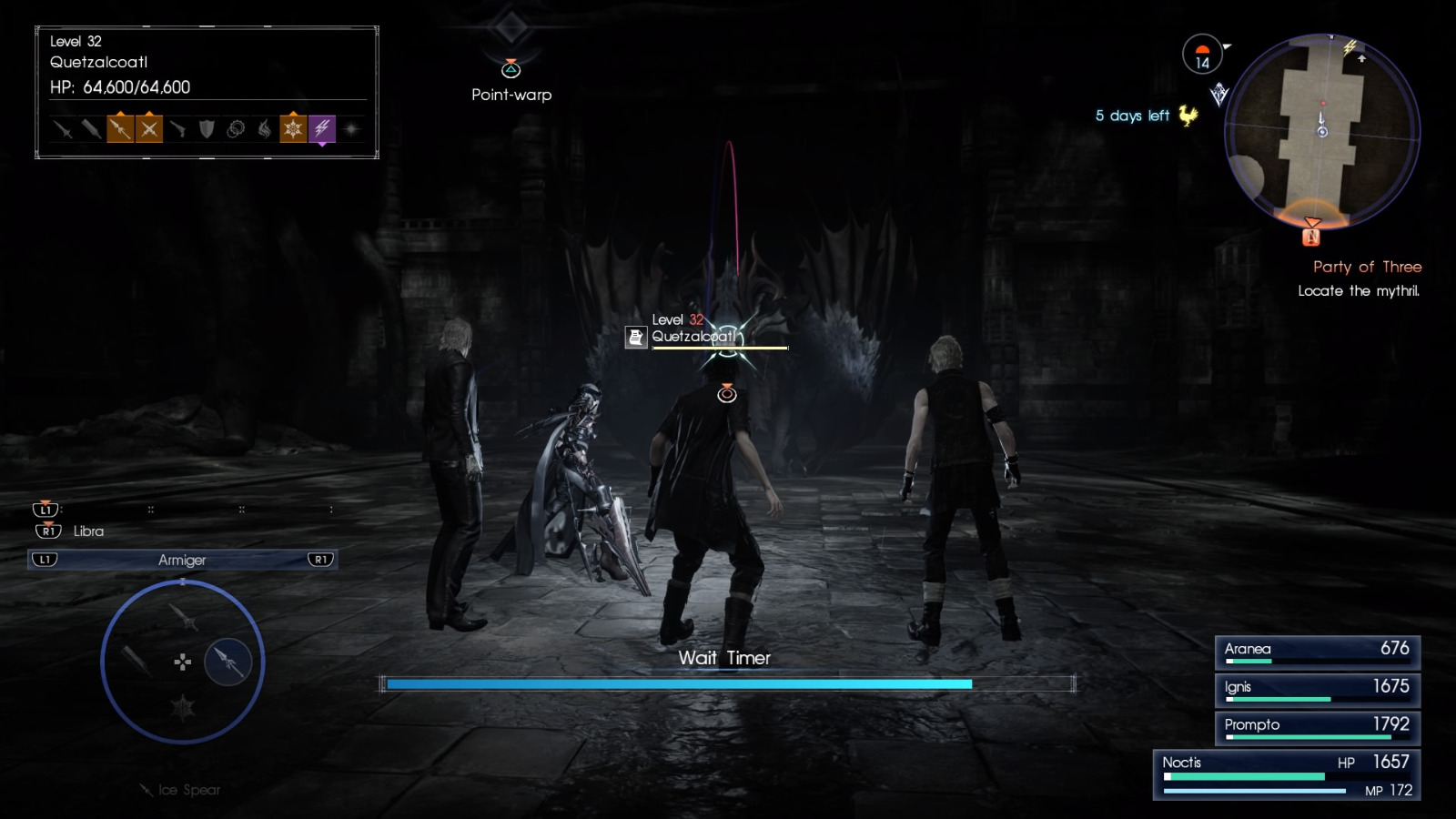Screen dimensions: 1456x819
Task: Click the ice star weakness icon
Action: [x=294, y=130]
